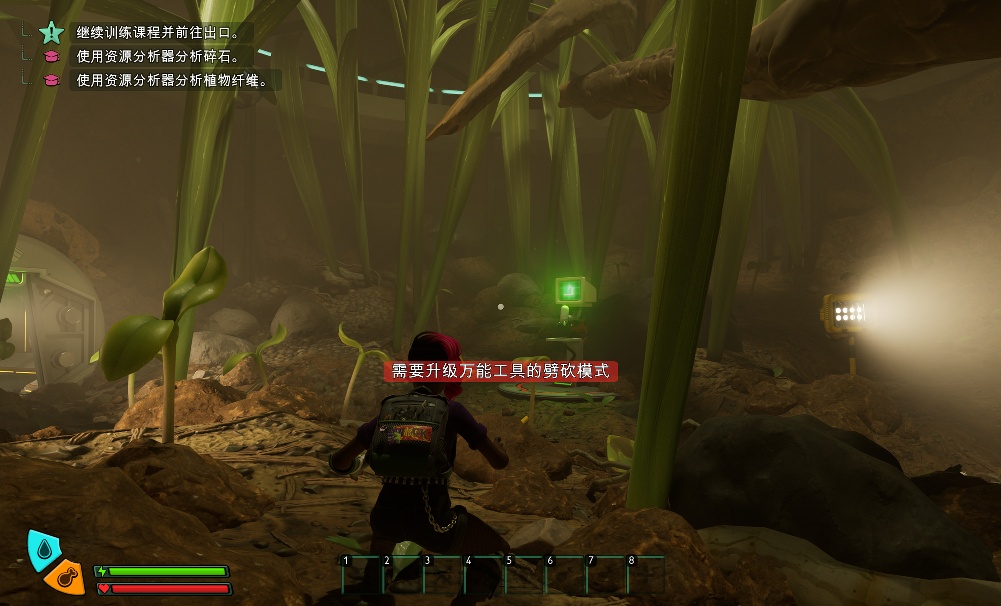Click the orange hunger icon
The height and width of the screenshot is (606, 1001).
coord(65,577)
